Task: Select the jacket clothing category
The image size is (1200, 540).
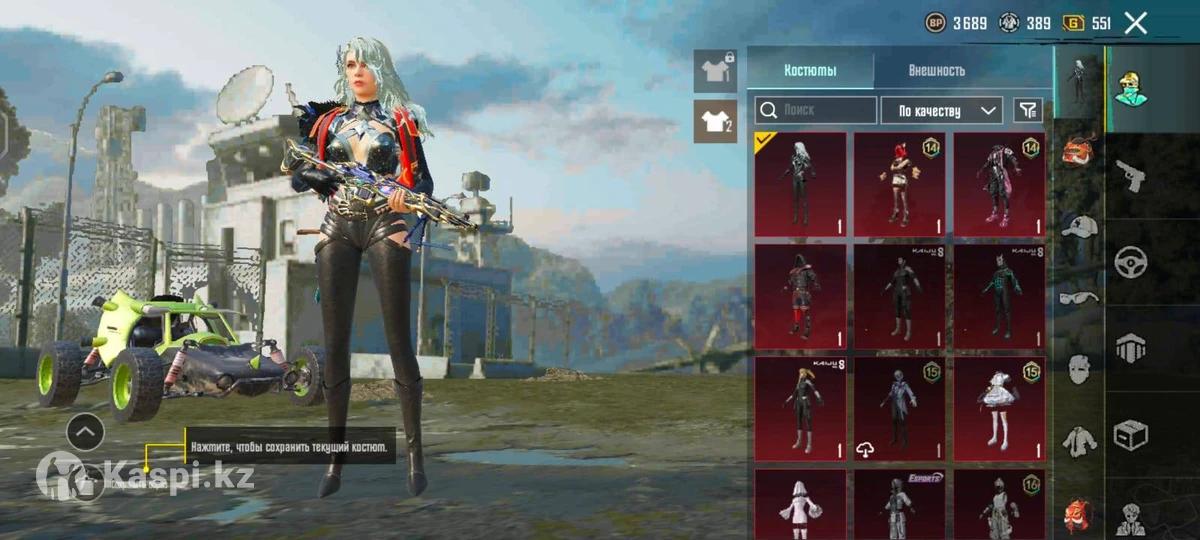Action: click(x=1078, y=440)
